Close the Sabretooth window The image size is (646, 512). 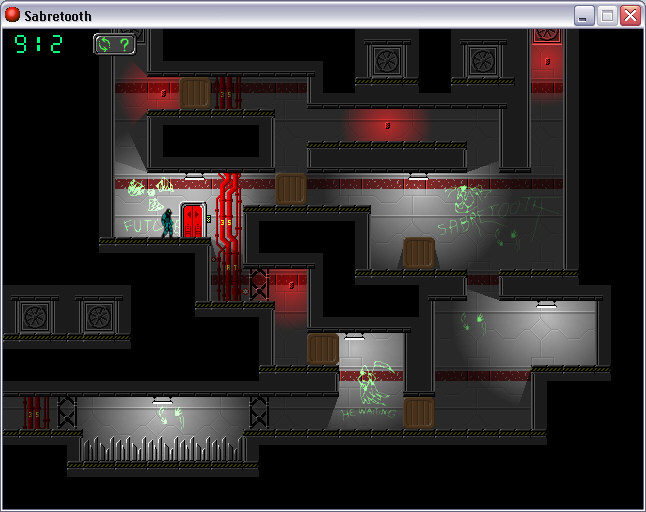(630, 15)
